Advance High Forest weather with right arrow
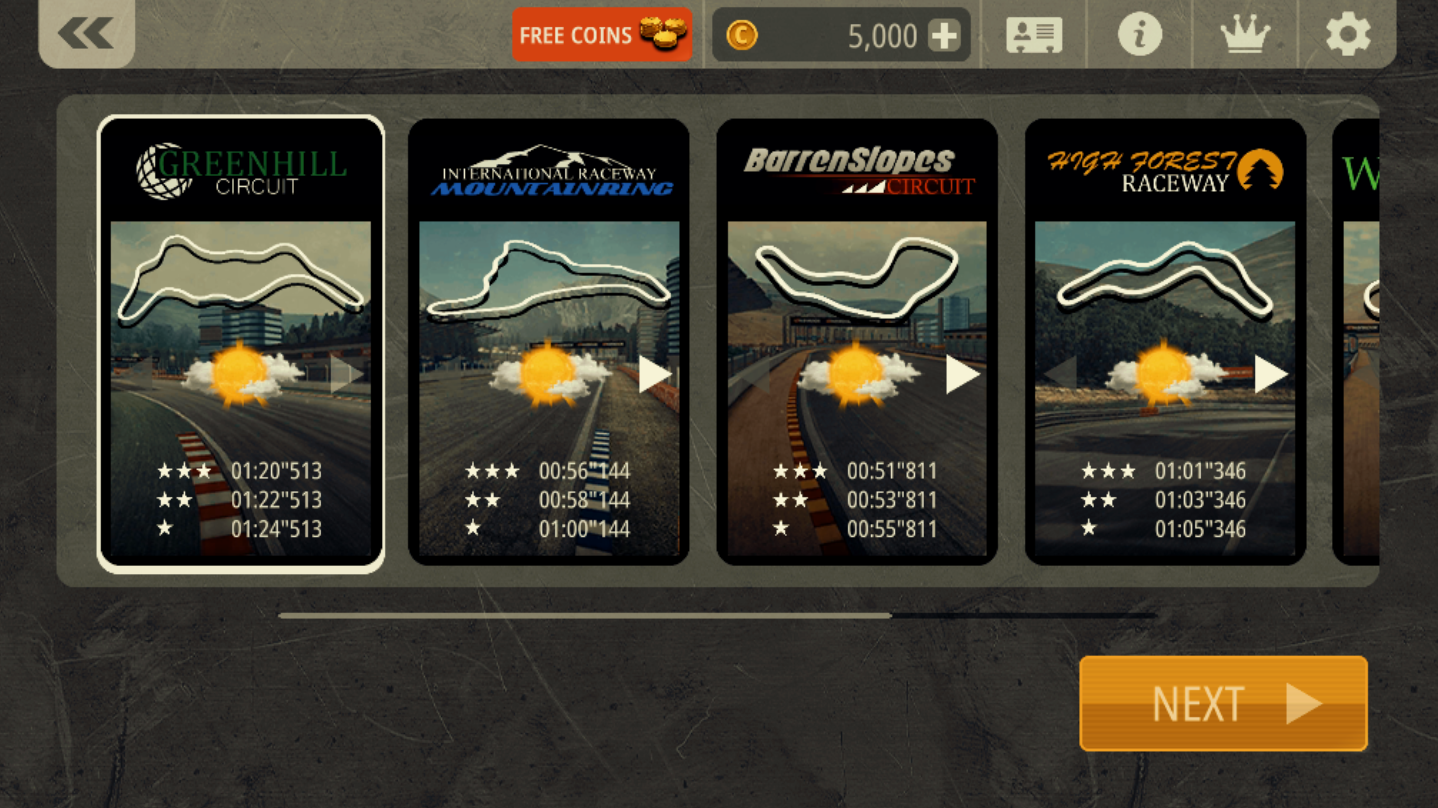The height and width of the screenshot is (808, 1438). pyautogui.click(x=1270, y=375)
